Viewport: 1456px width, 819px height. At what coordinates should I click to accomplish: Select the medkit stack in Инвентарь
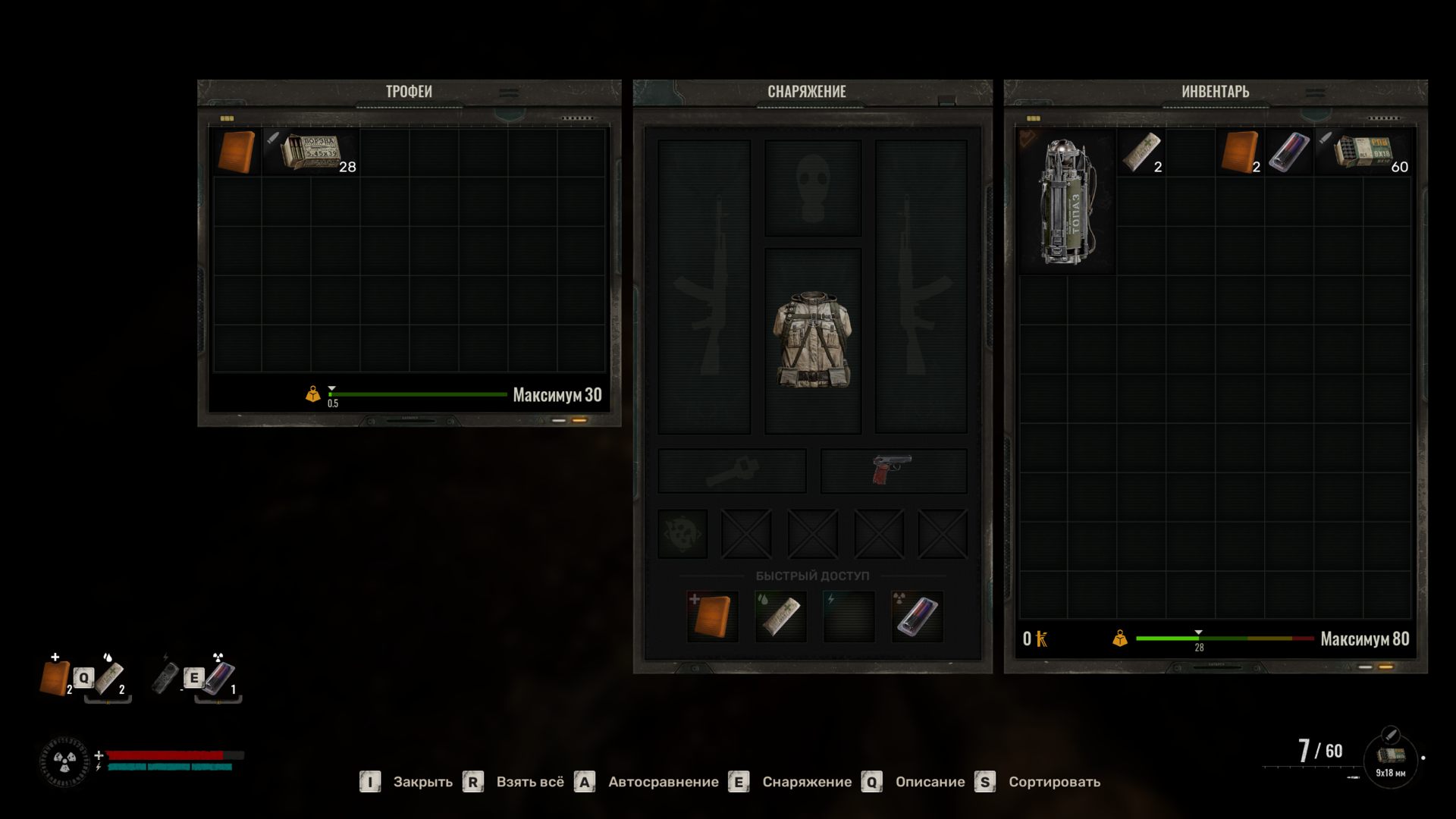(x=1239, y=152)
